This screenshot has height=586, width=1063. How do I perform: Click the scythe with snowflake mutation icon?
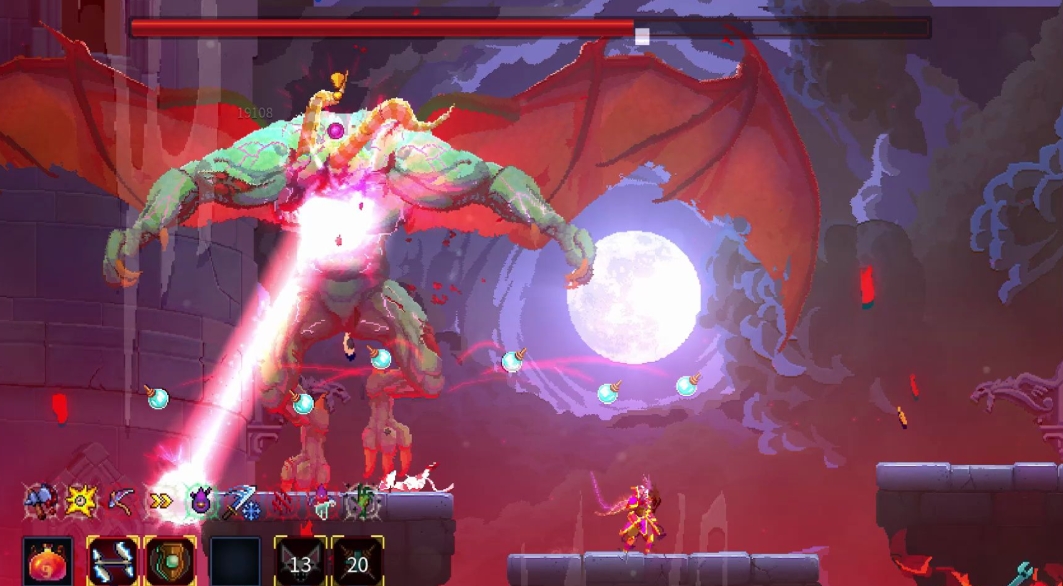click(241, 501)
